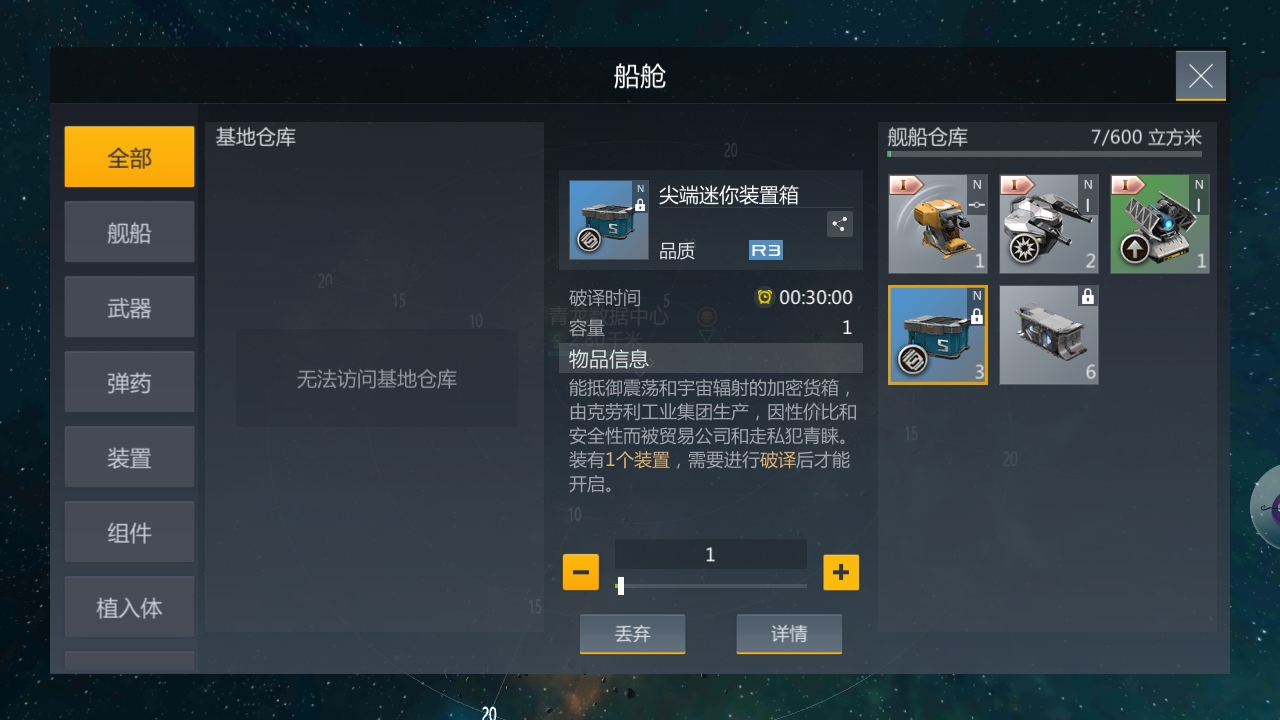The width and height of the screenshot is (1280, 720).
Task: Click the quantity field showing 1
Action: pos(710,554)
